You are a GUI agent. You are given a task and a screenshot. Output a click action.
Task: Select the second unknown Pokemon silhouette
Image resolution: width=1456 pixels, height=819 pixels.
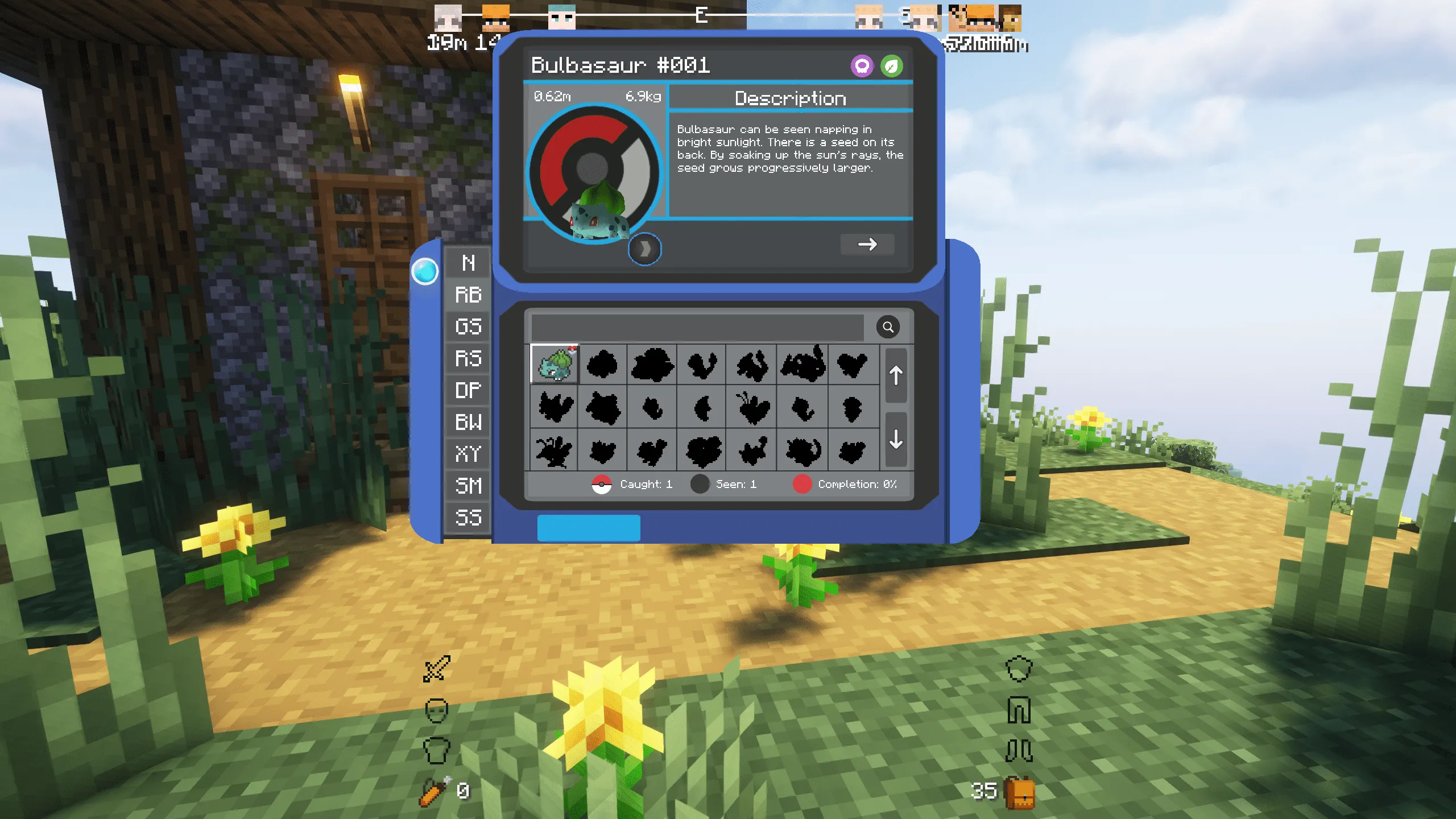604,366
